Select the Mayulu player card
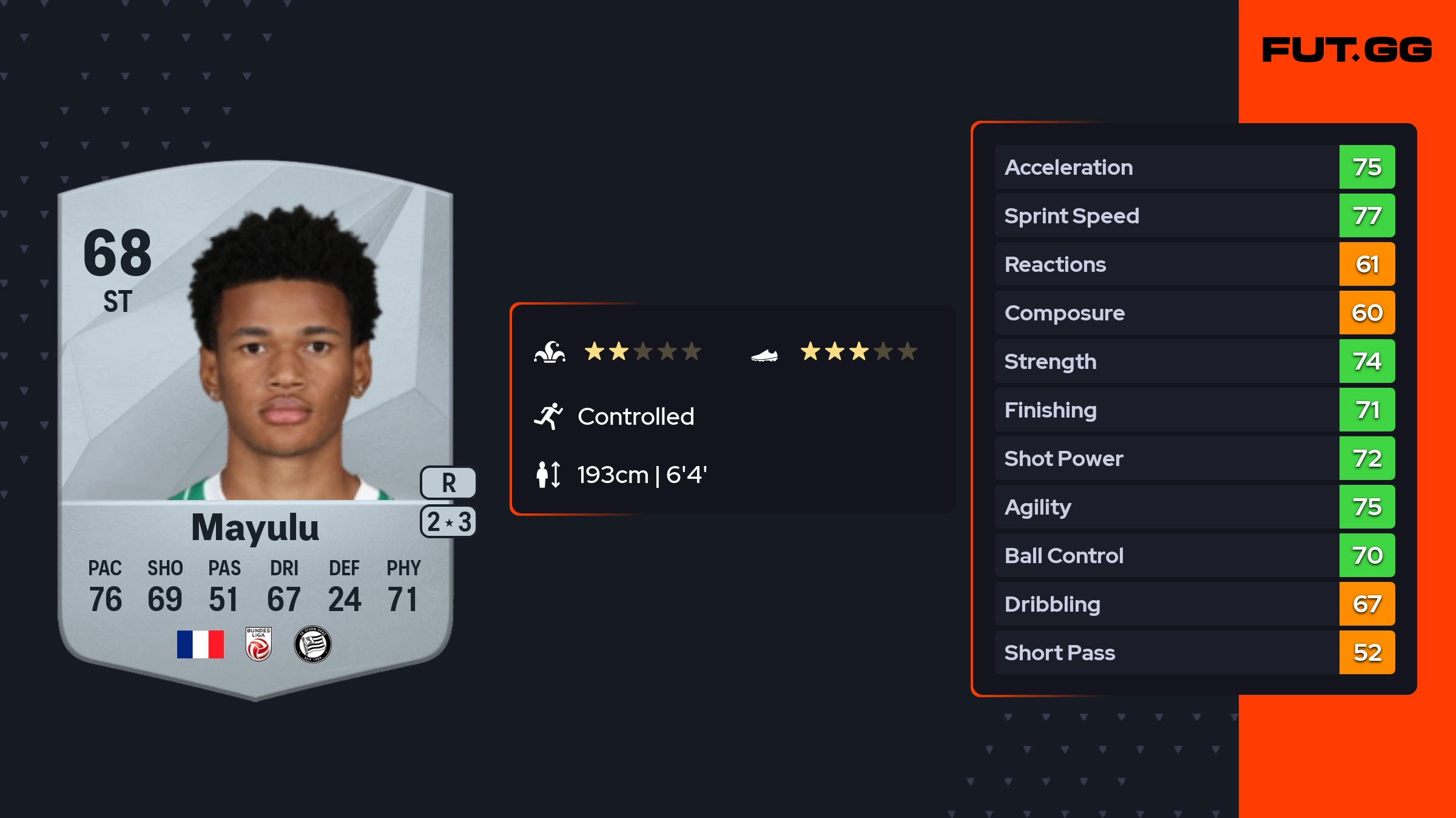 [255, 425]
